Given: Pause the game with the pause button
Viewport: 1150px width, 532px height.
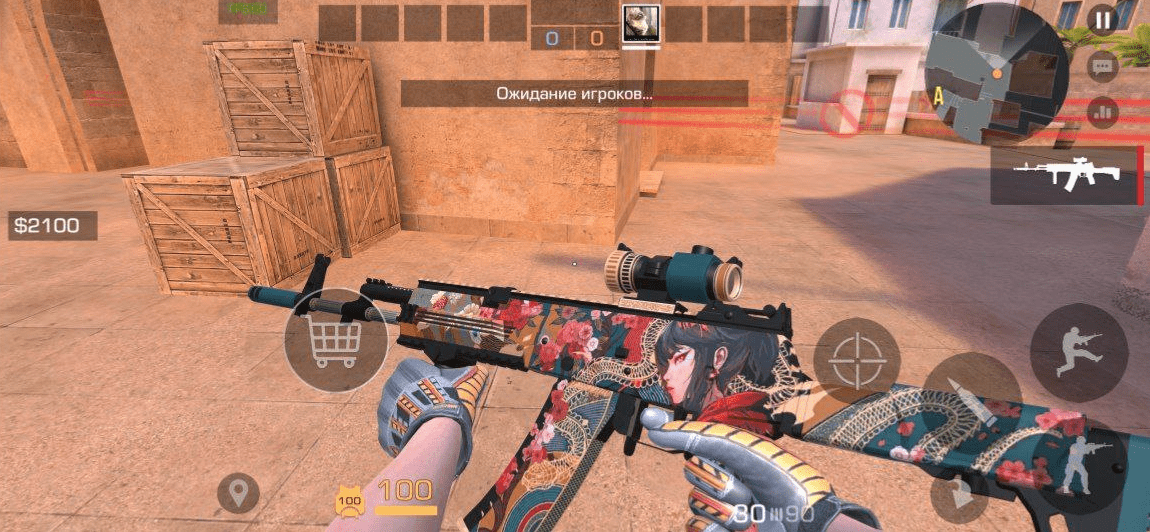Looking at the screenshot, I should 1102,20.
